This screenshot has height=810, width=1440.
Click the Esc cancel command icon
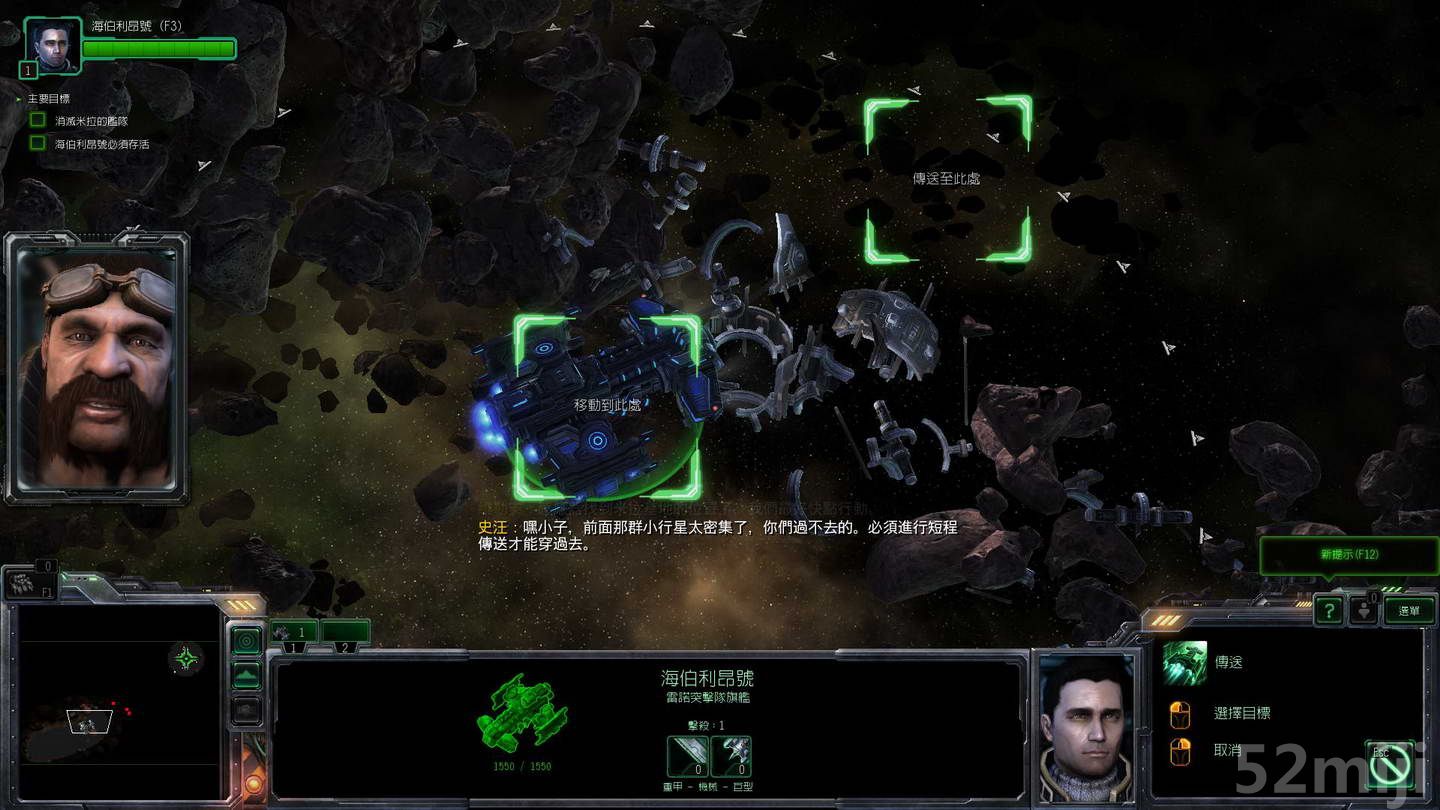1389,765
